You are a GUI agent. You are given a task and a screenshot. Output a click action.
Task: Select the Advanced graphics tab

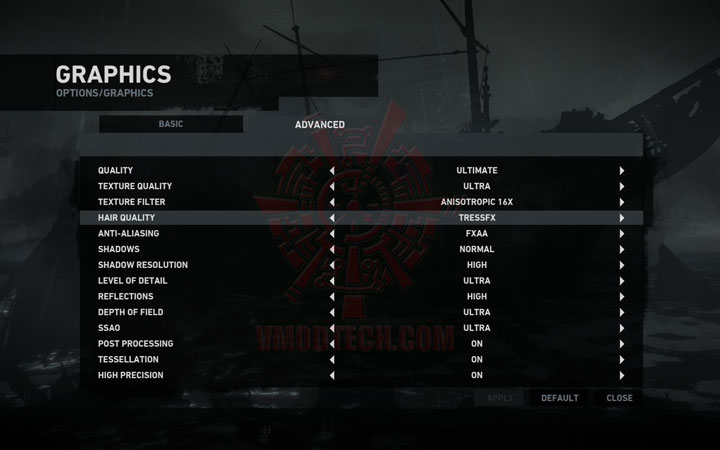[320, 125]
